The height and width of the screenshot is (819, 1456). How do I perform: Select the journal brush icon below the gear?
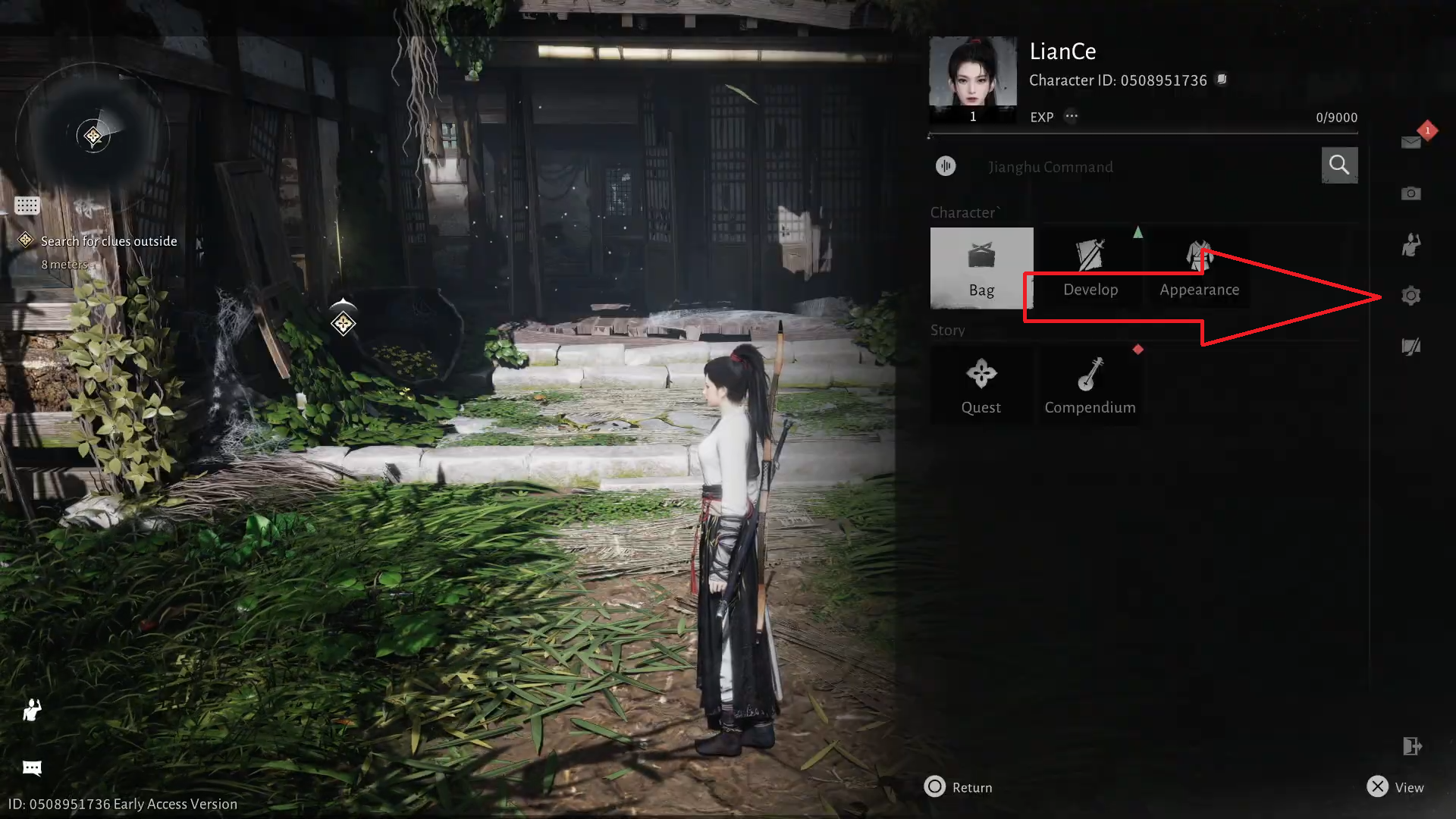(1410, 347)
